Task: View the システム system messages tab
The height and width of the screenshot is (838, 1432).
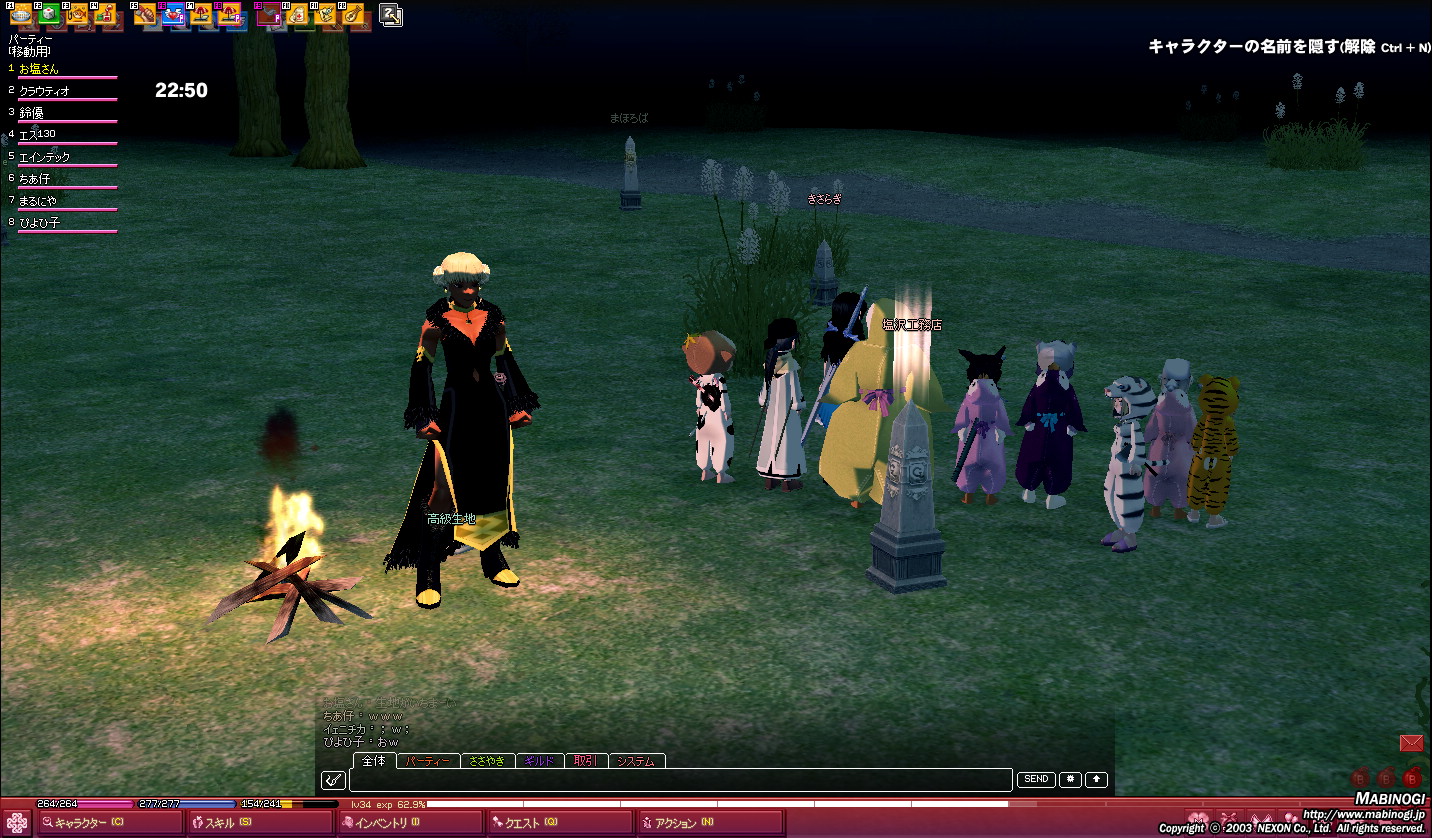Action: [636, 761]
